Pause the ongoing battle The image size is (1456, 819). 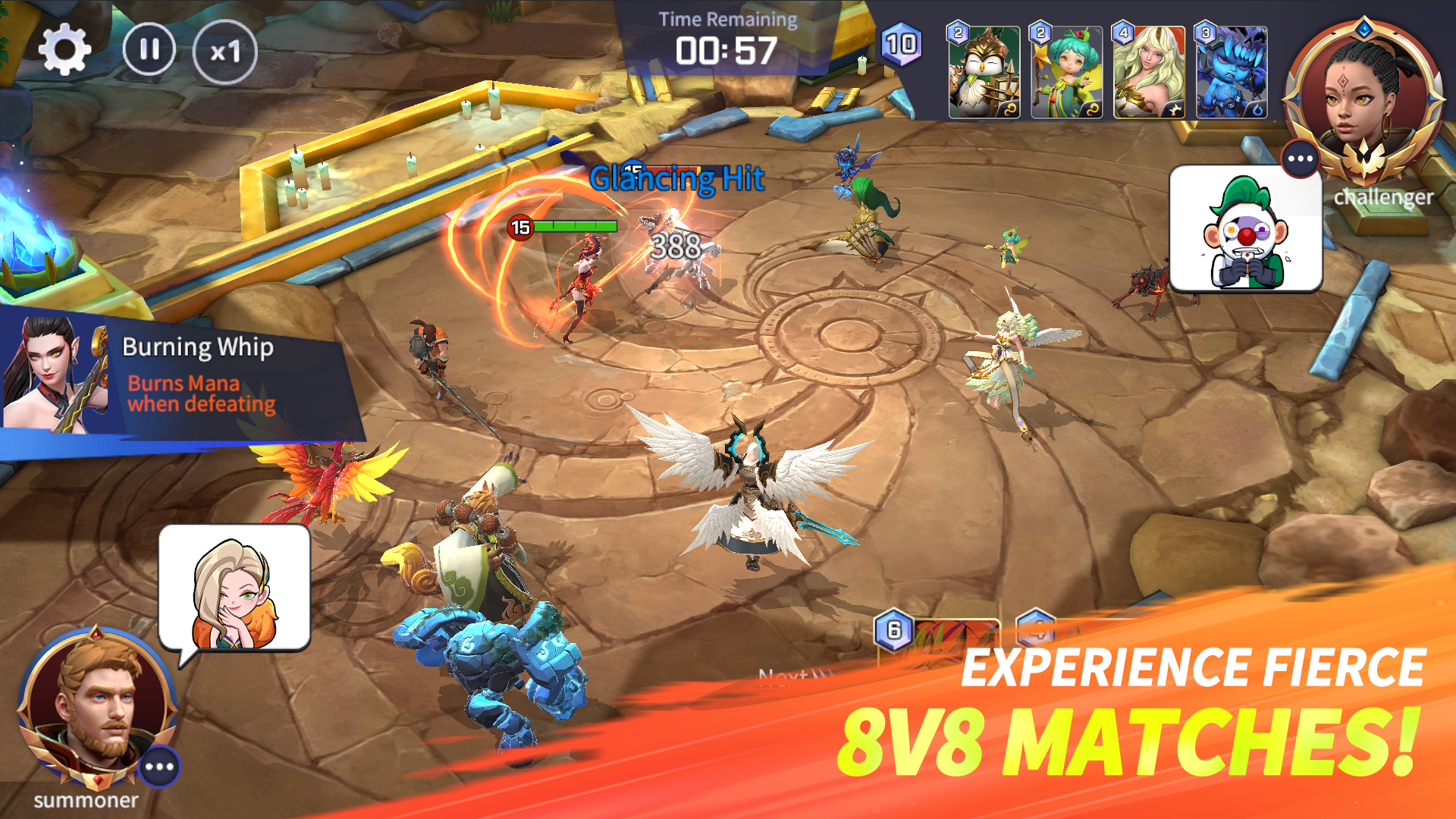pos(151,49)
